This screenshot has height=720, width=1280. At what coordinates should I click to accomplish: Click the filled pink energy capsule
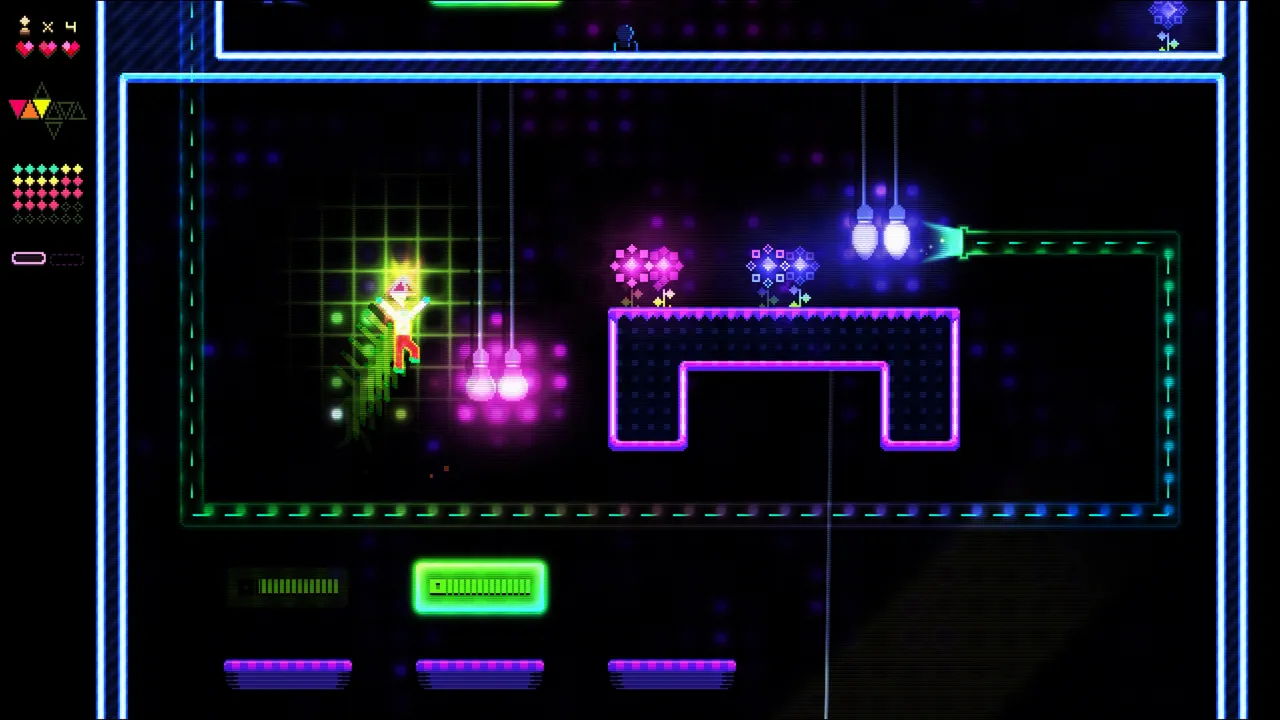pyautogui.click(x=29, y=259)
